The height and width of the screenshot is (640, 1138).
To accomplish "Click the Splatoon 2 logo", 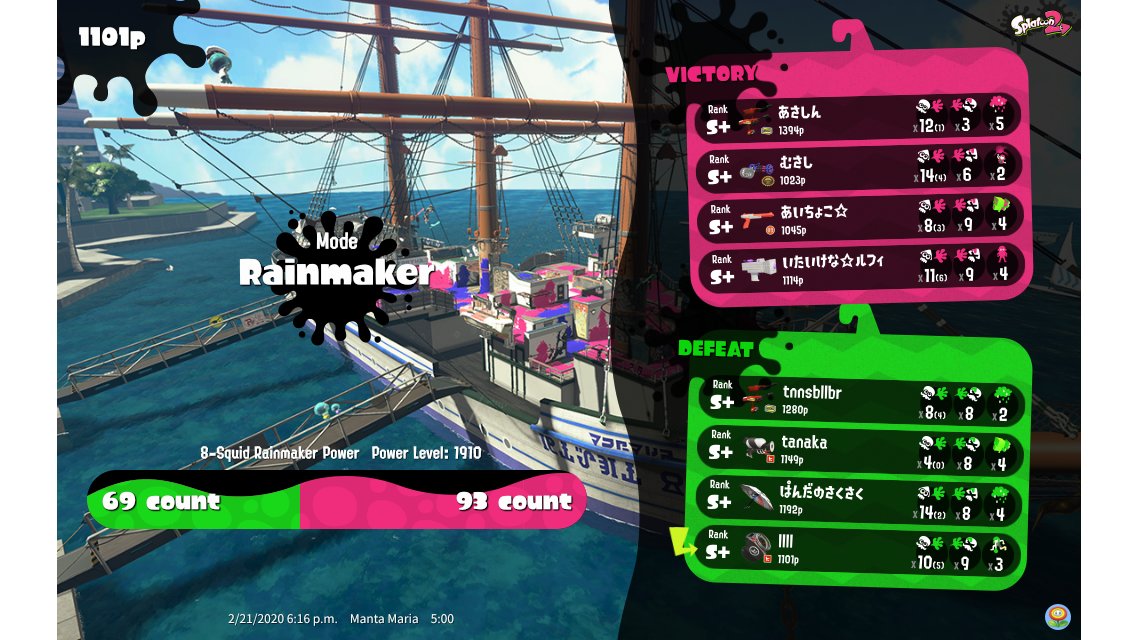I will click(1042, 24).
